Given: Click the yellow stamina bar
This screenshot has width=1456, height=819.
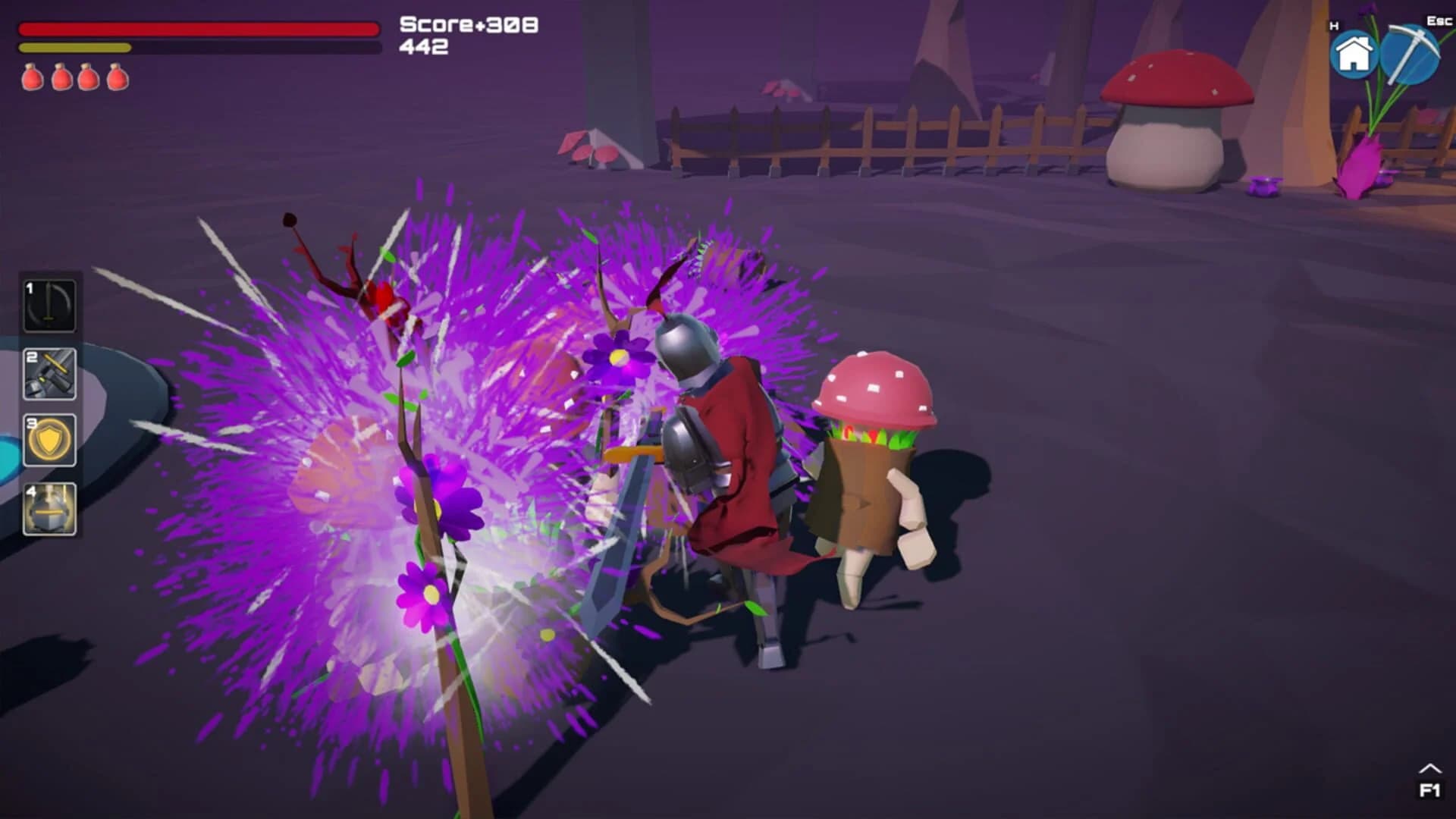Looking at the screenshot, I should coord(76,49).
